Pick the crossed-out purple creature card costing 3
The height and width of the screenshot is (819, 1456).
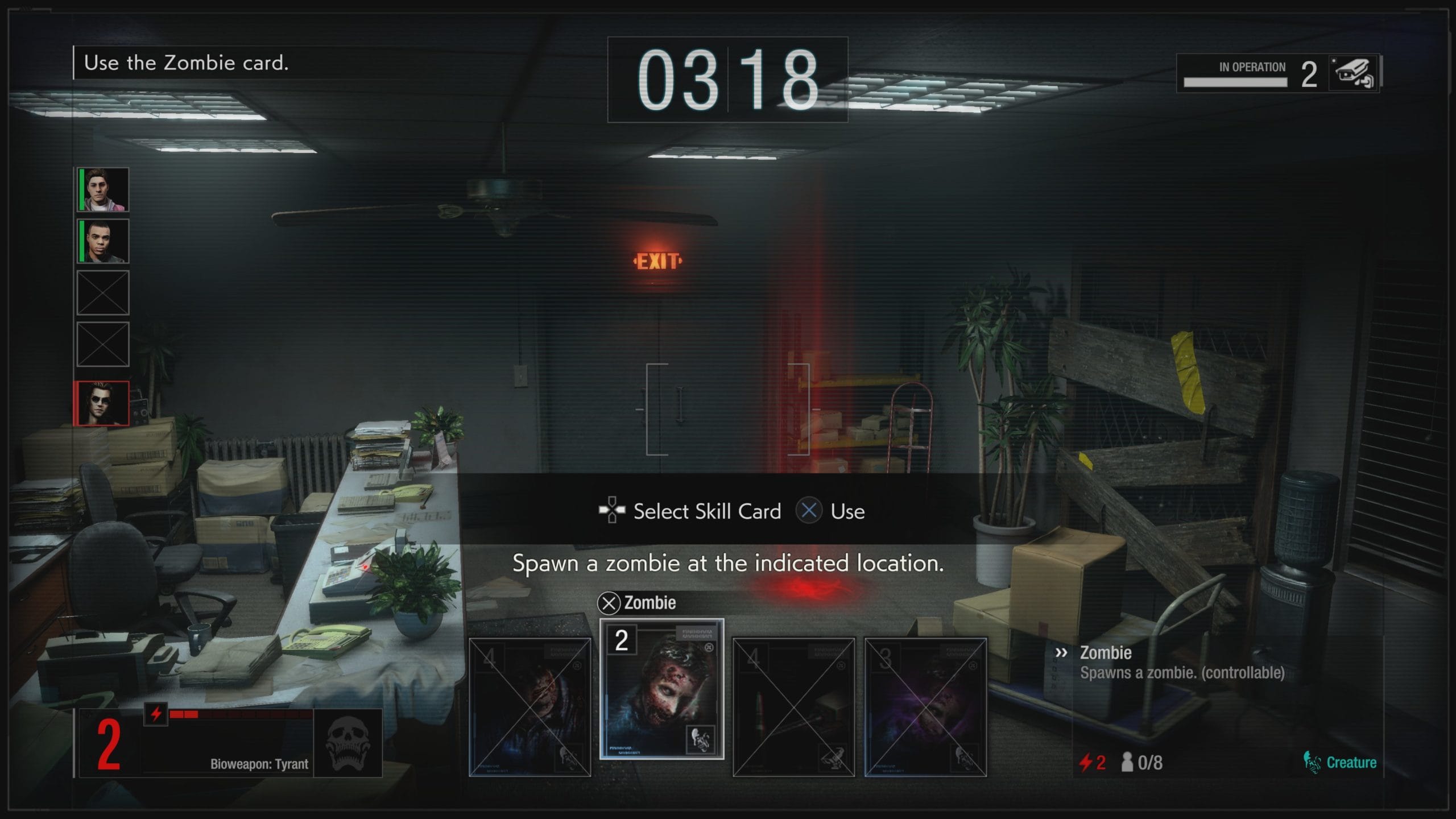(x=925, y=707)
